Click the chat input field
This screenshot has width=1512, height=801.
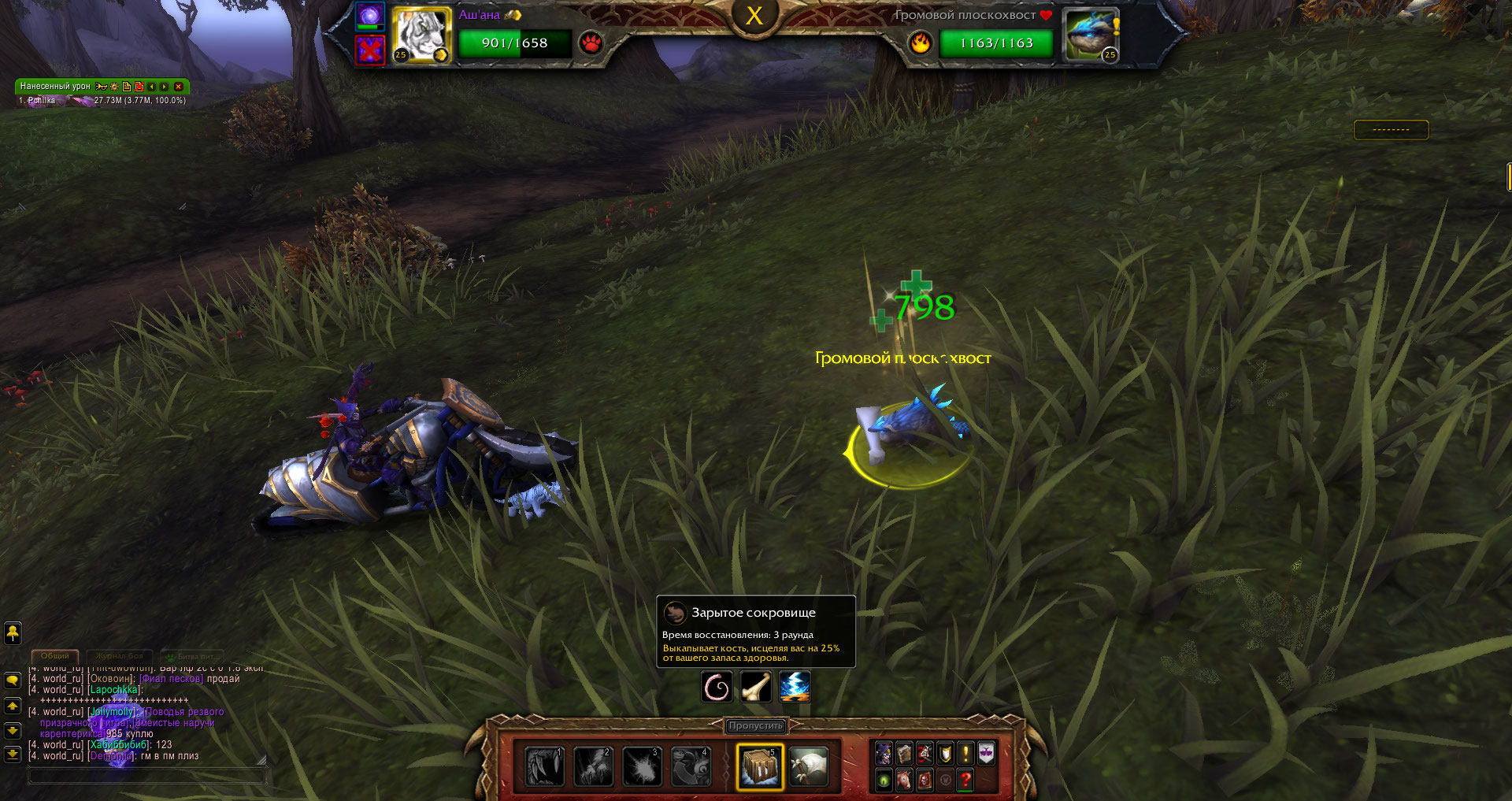point(146,777)
